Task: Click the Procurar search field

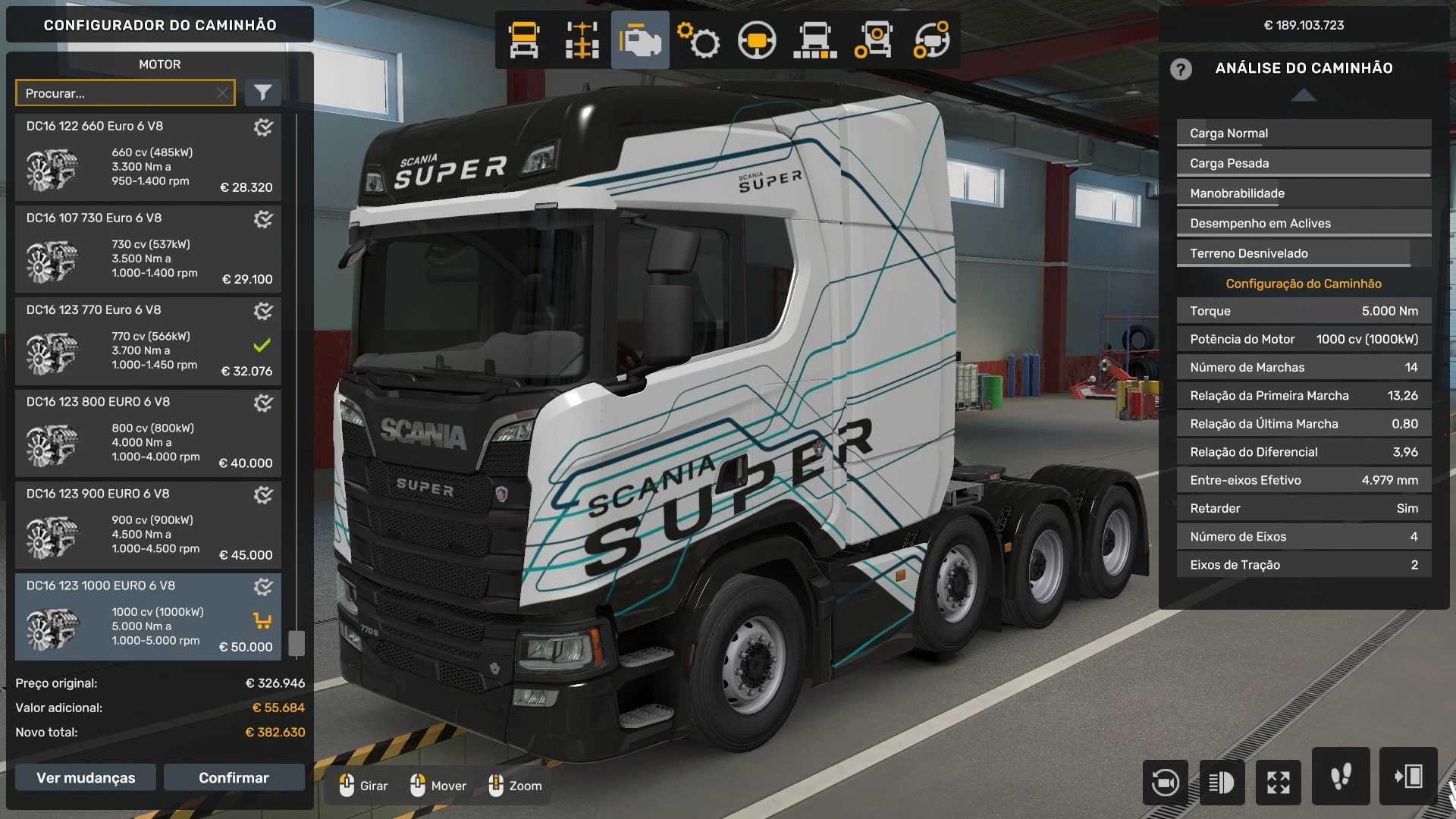Action: click(x=118, y=93)
